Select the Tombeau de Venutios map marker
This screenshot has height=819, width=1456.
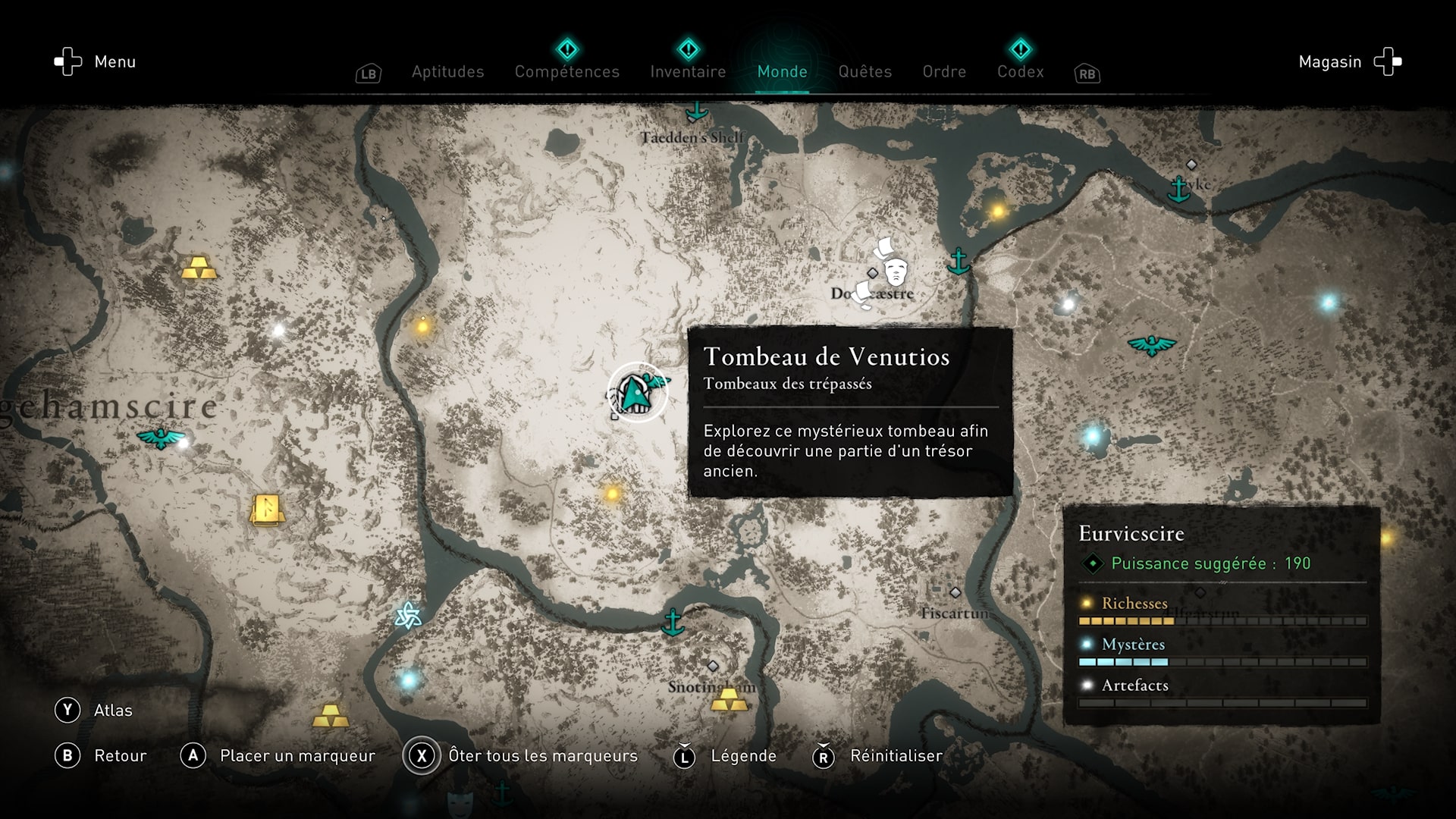637,392
